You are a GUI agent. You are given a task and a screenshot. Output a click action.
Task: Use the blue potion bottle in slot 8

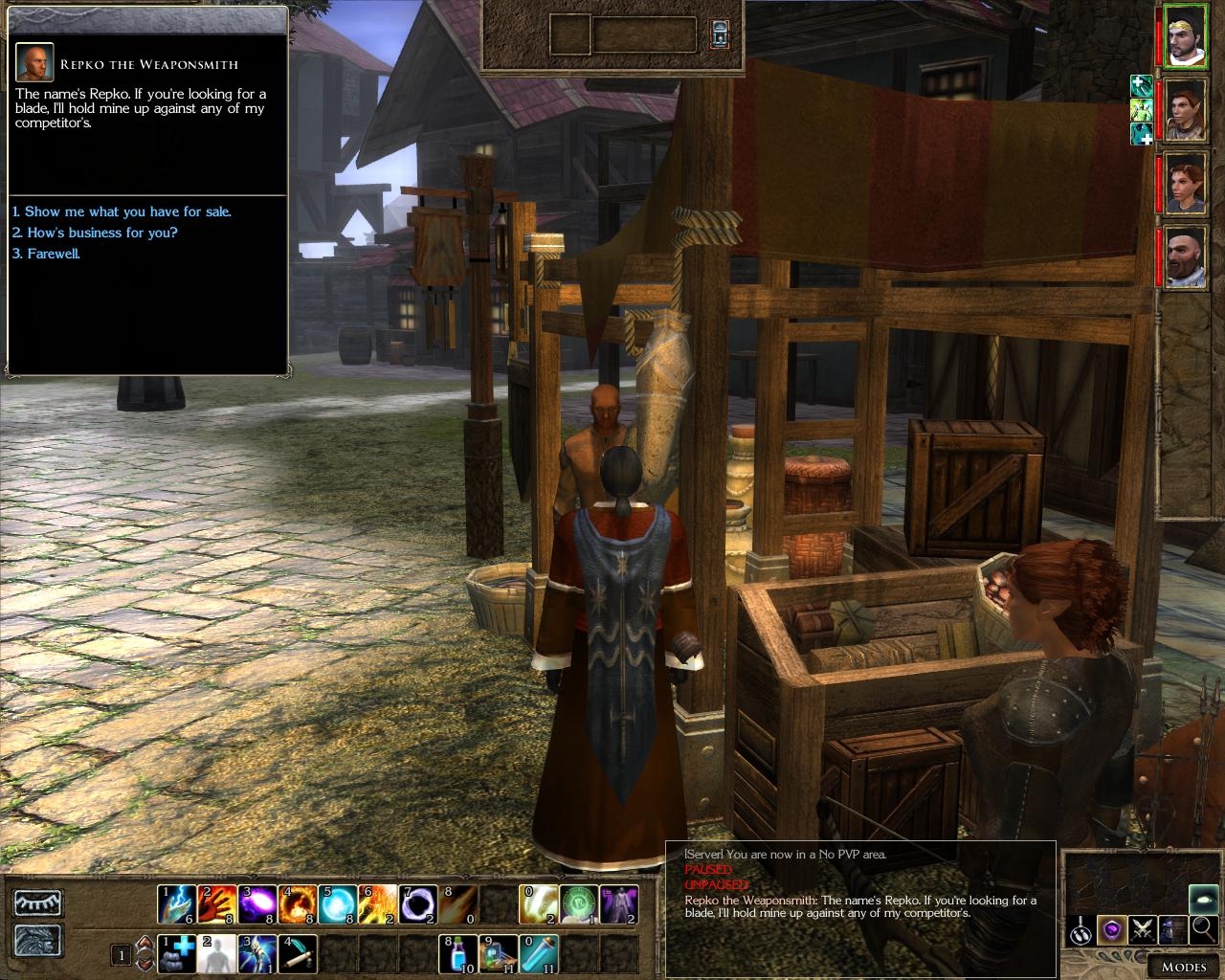tap(457, 954)
